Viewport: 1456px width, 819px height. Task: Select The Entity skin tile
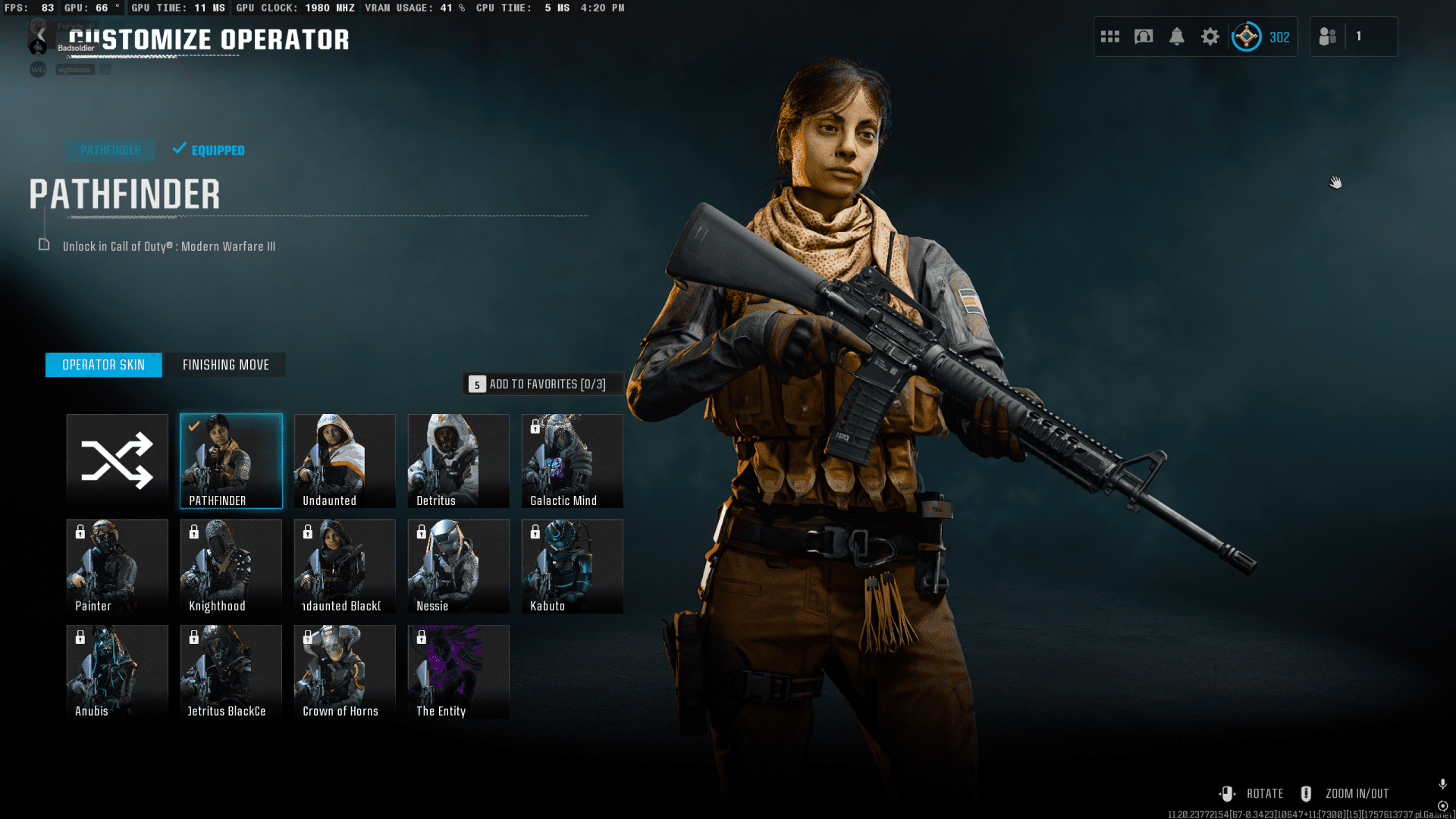click(x=459, y=671)
